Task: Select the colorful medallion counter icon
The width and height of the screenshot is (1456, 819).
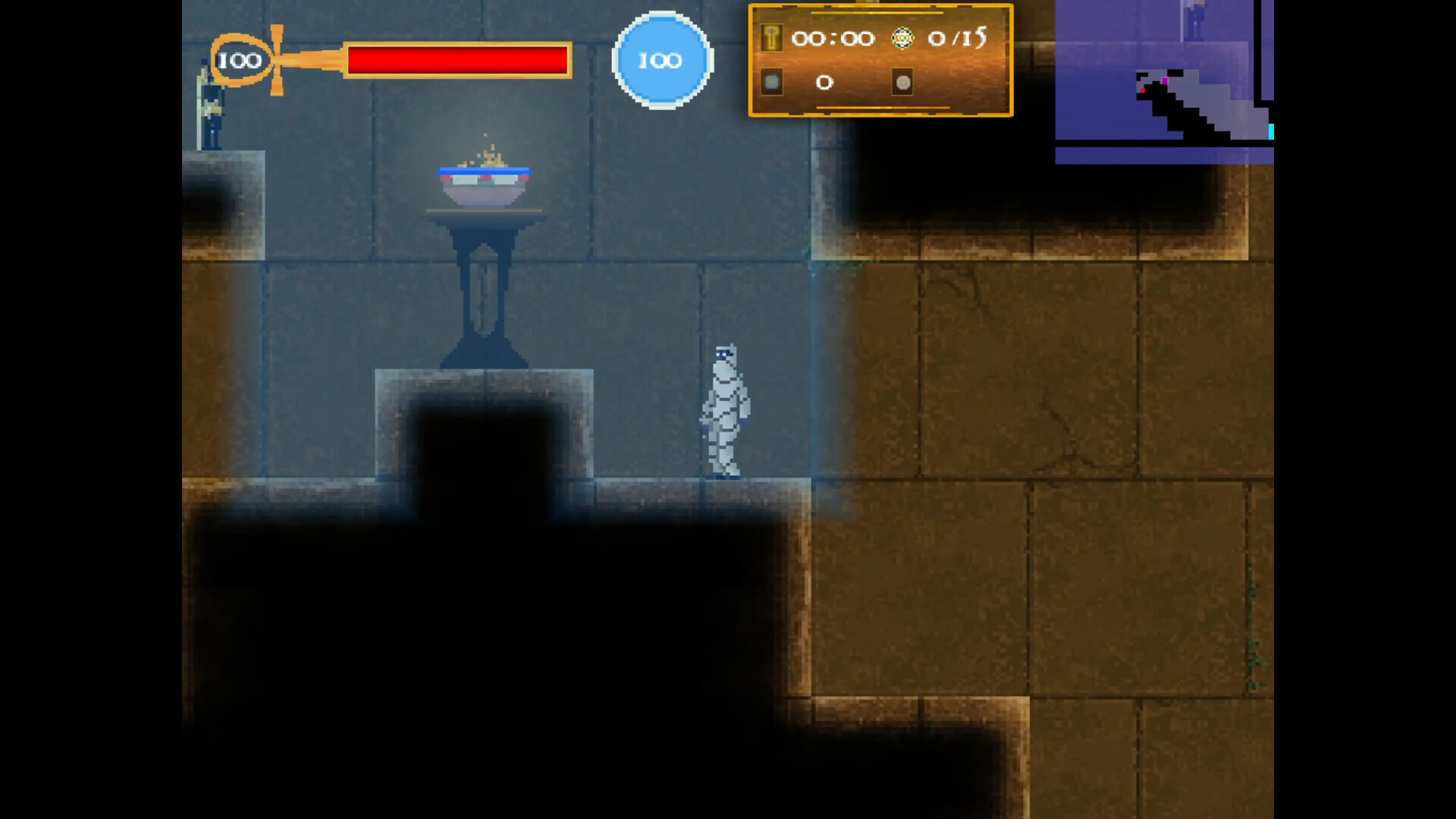Action: pos(902,39)
